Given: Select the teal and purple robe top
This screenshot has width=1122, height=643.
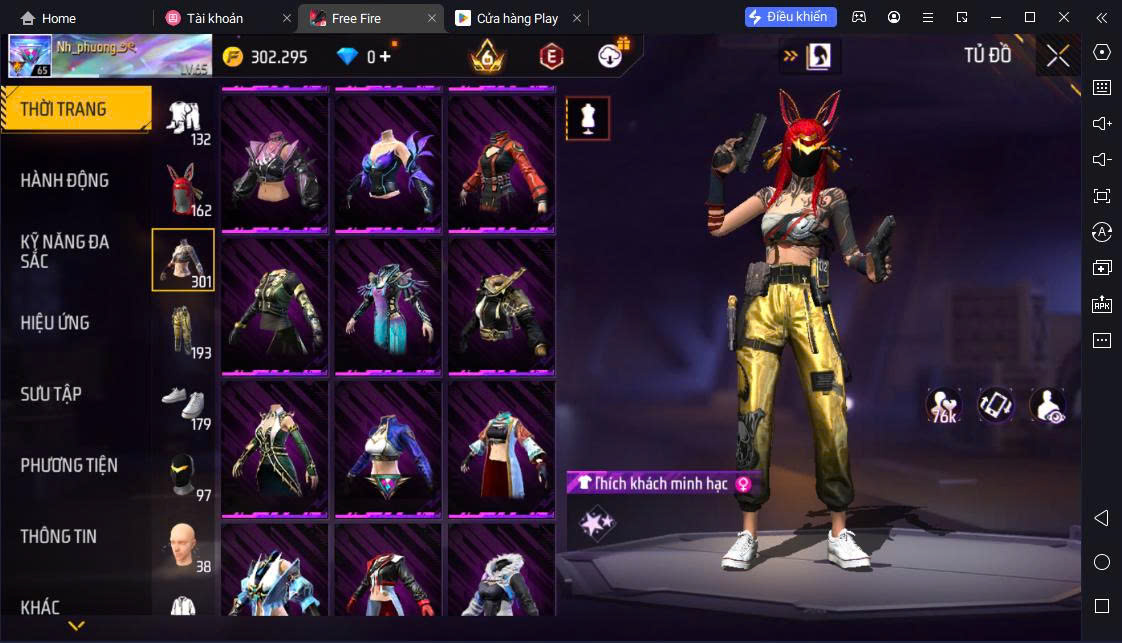Looking at the screenshot, I should point(388,305).
